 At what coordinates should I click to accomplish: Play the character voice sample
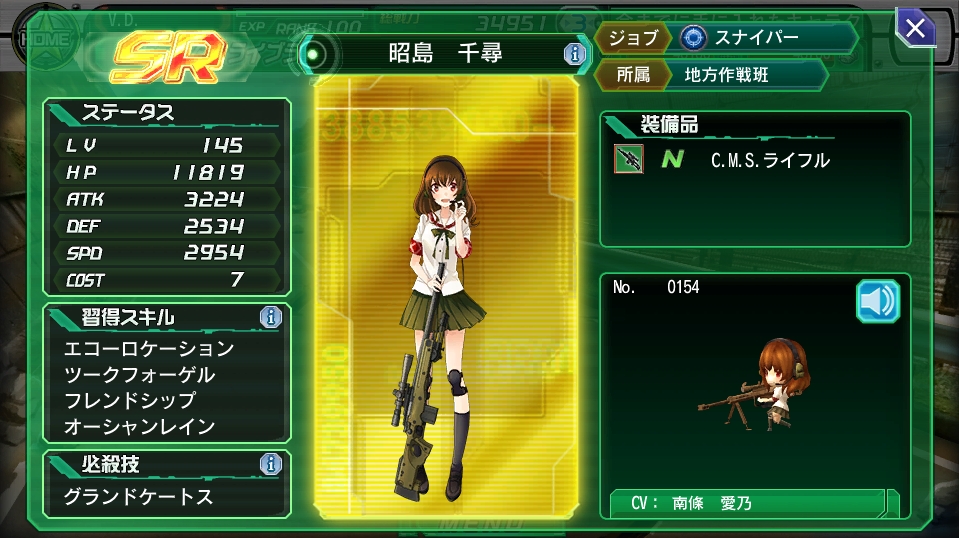click(x=878, y=301)
